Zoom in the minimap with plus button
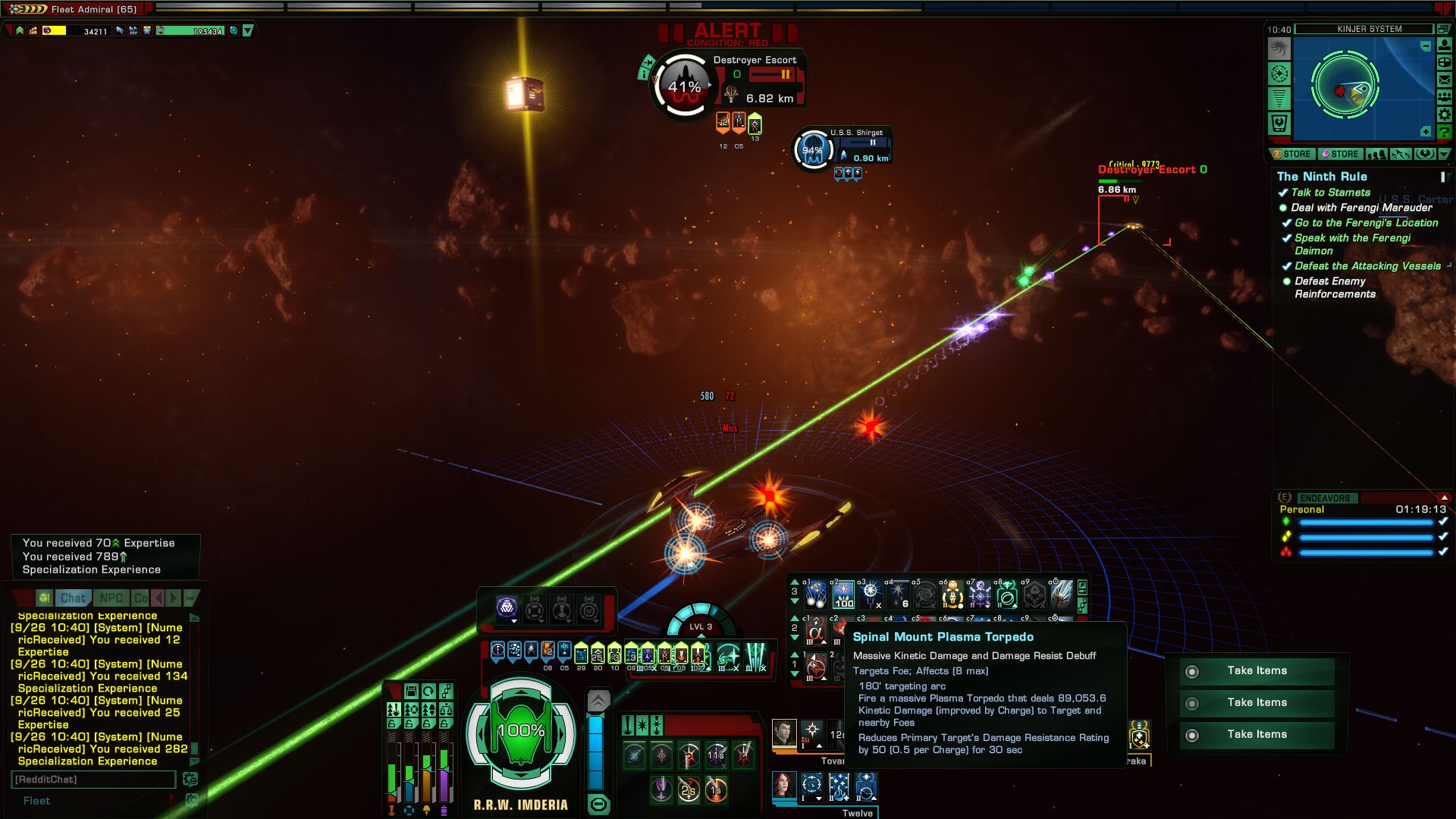This screenshot has height=819, width=1456. tap(1426, 132)
